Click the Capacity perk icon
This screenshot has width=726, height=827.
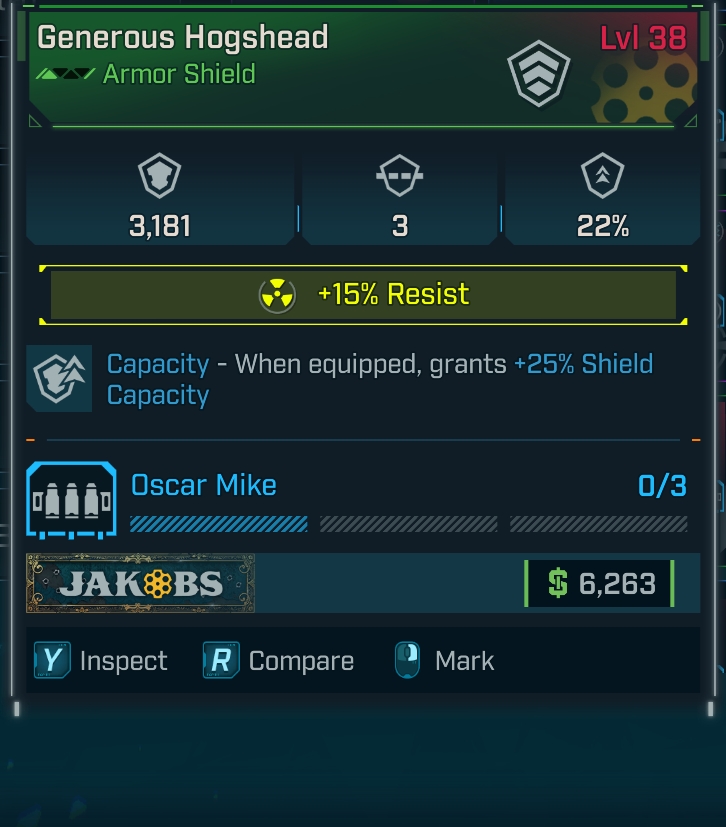[59, 378]
